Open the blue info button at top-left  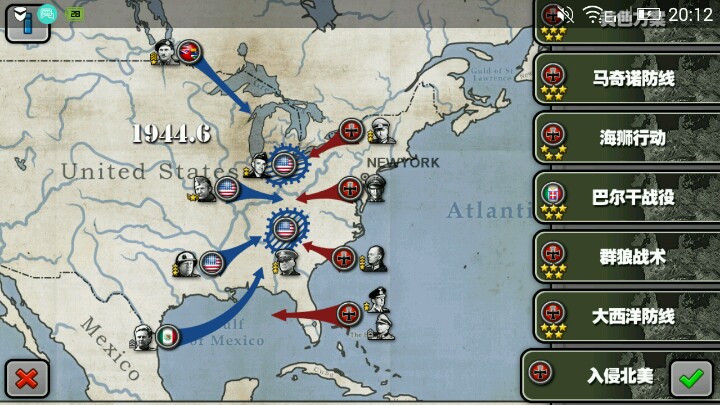tap(27, 20)
